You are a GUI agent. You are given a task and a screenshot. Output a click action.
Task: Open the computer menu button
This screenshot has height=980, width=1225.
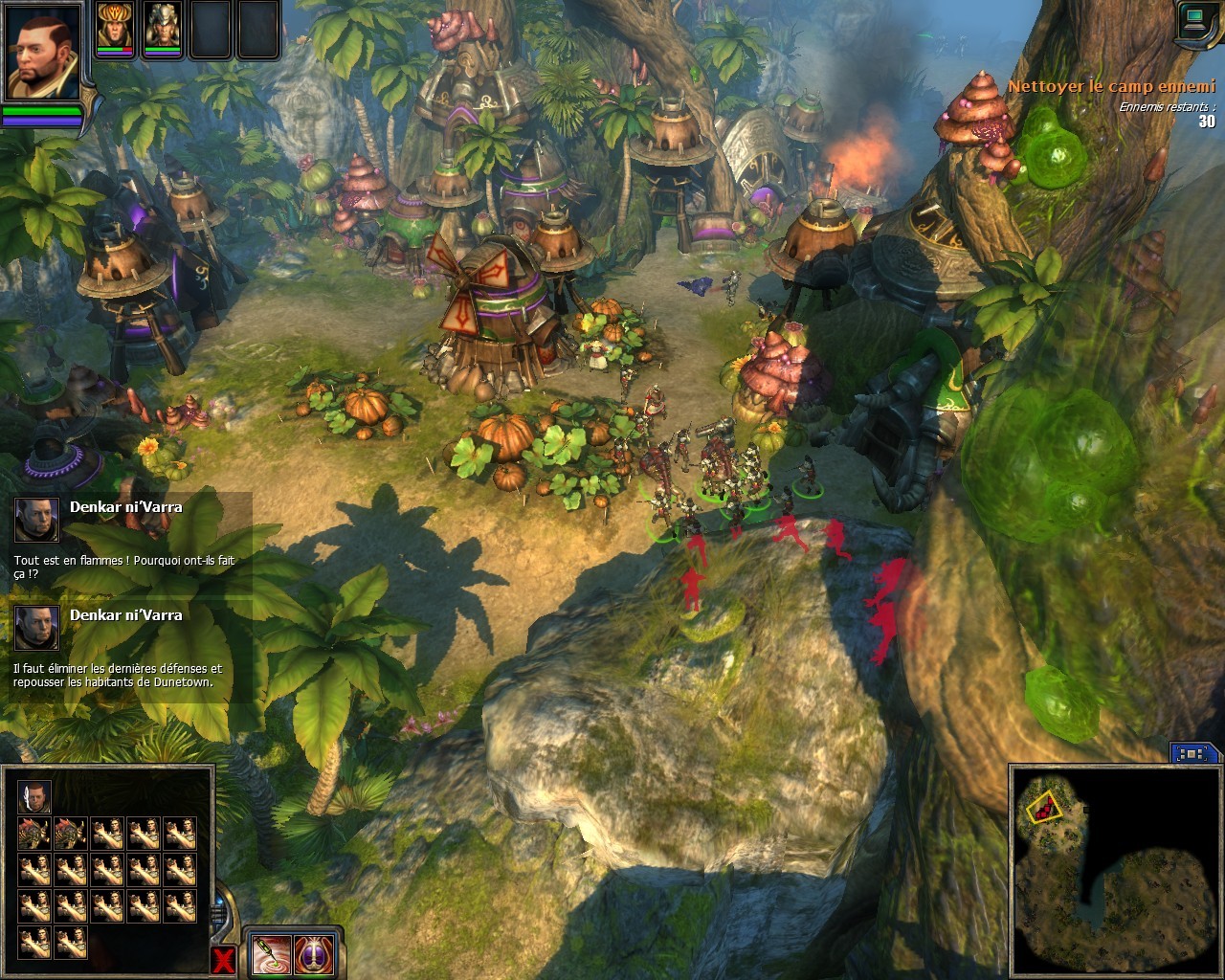1195,21
